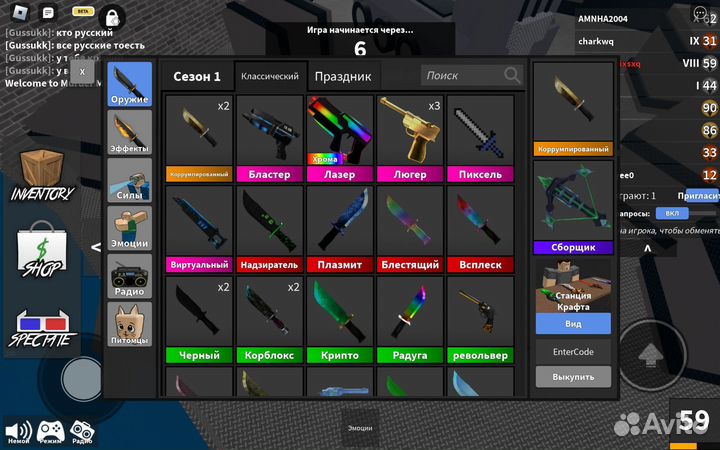Select the Плазмит knife
The height and width of the screenshot is (450, 720).
pos(340,228)
